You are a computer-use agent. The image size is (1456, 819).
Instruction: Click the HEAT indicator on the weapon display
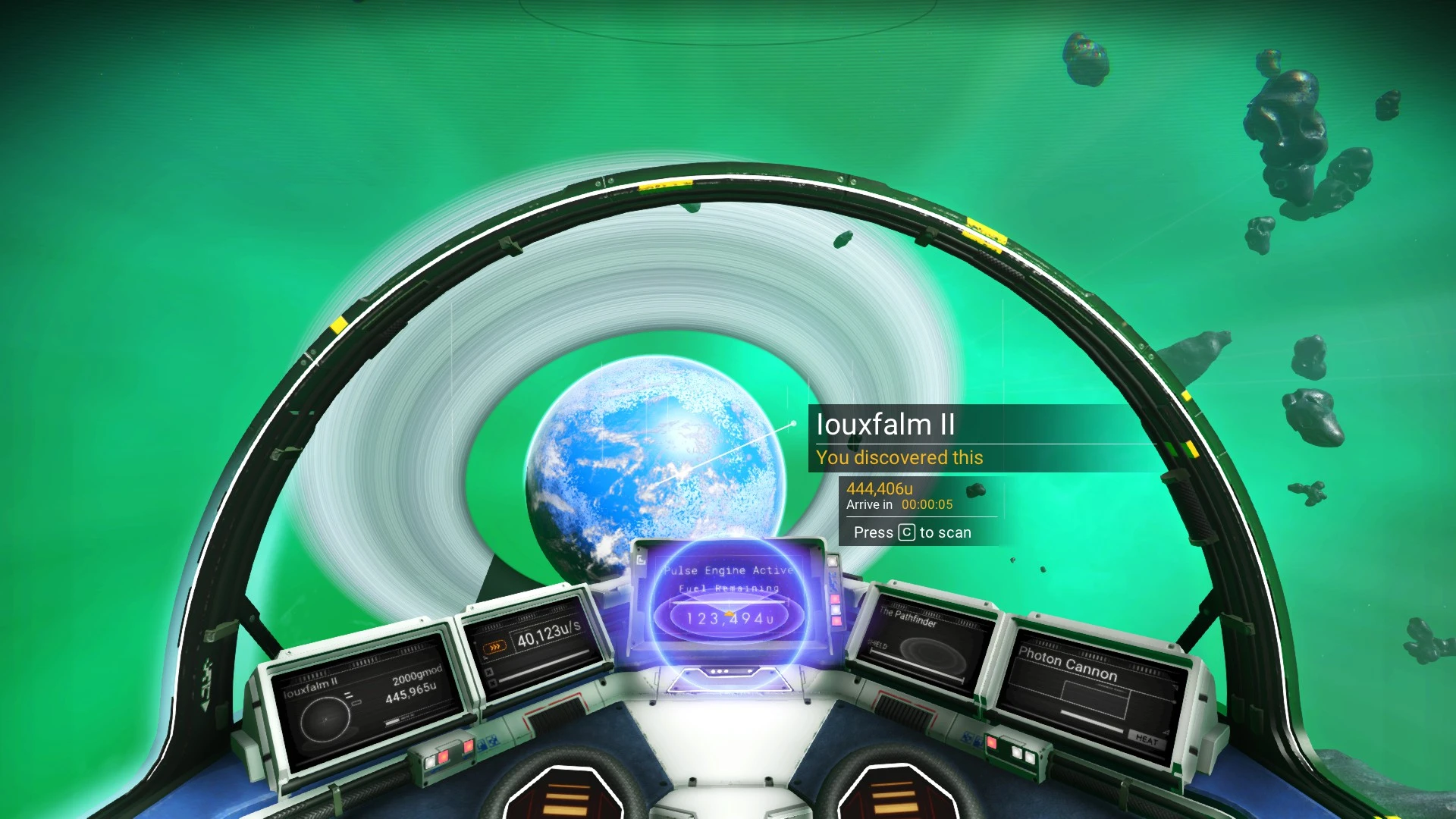click(1147, 740)
